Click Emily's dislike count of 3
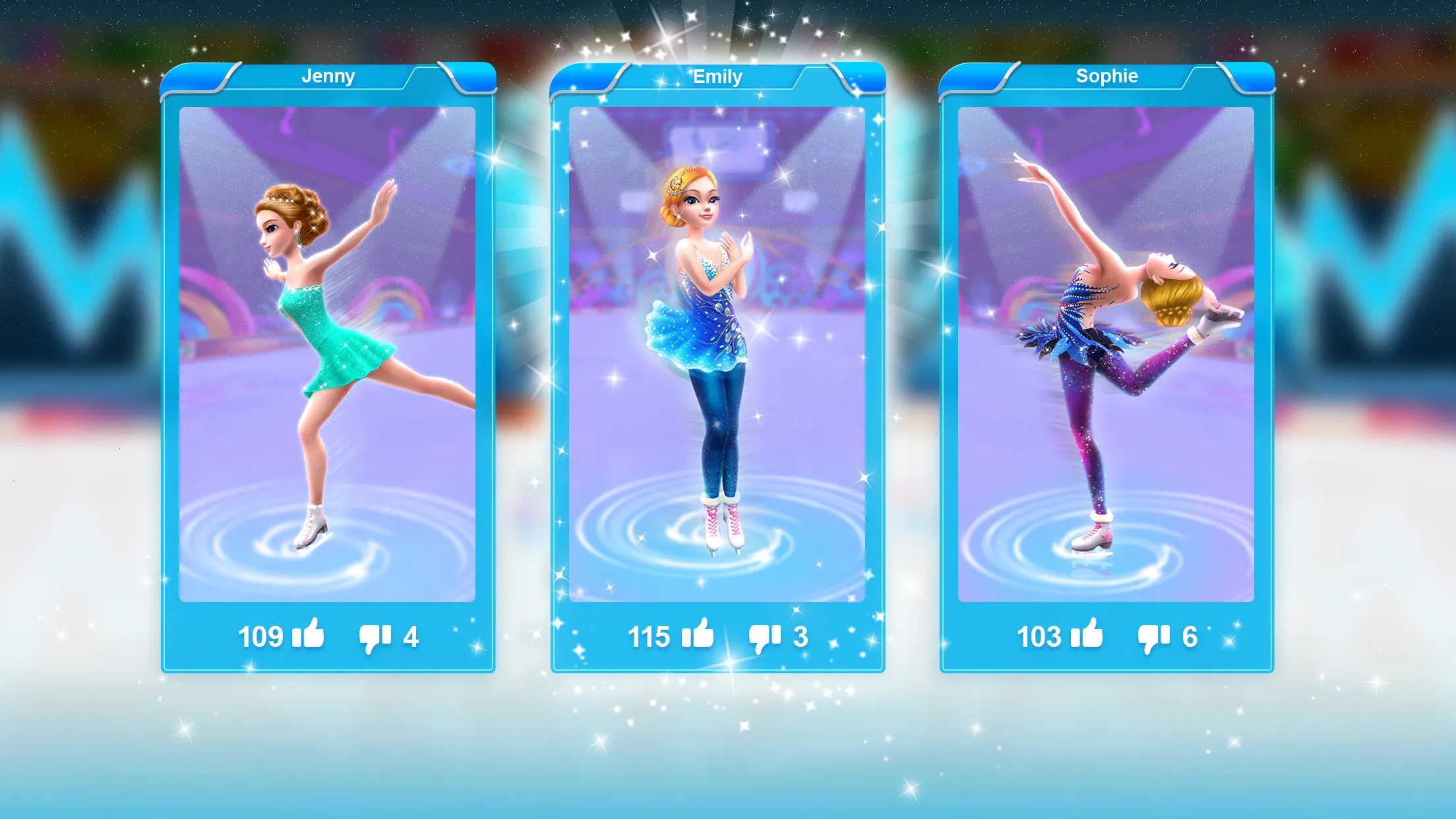The width and height of the screenshot is (1456, 819). [803, 635]
